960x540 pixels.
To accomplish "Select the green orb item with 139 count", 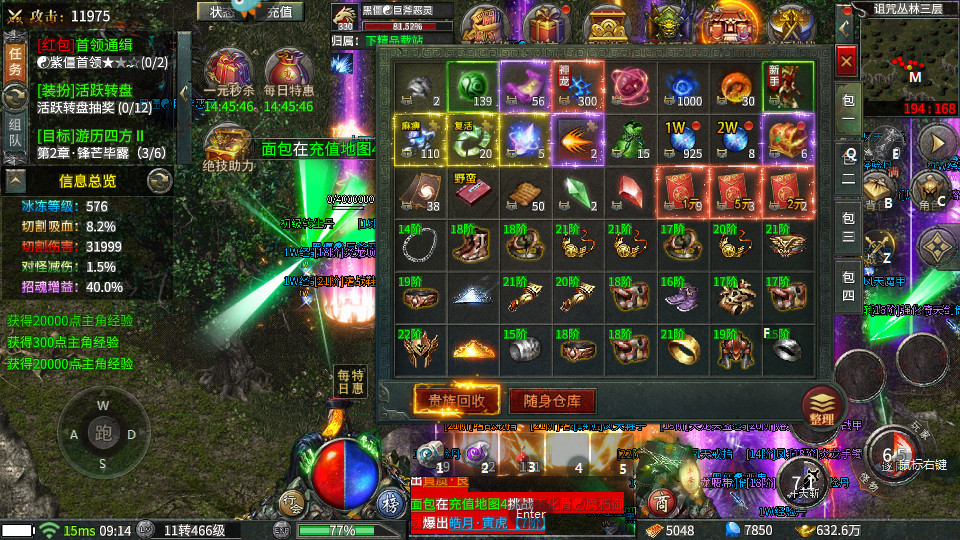I will click(x=473, y=86).
